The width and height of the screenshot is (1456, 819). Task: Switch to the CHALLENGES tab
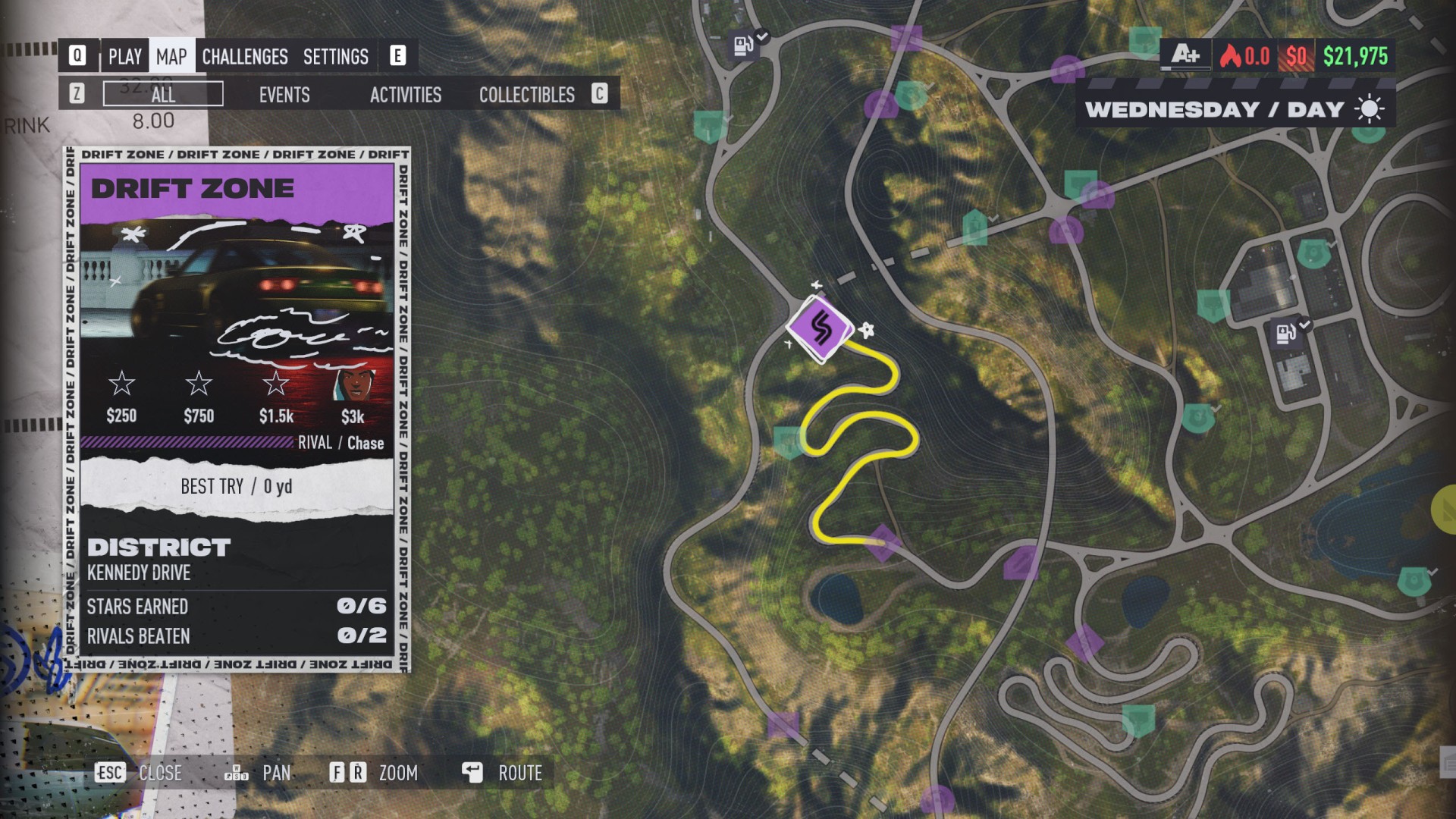(x=244, y=55)
